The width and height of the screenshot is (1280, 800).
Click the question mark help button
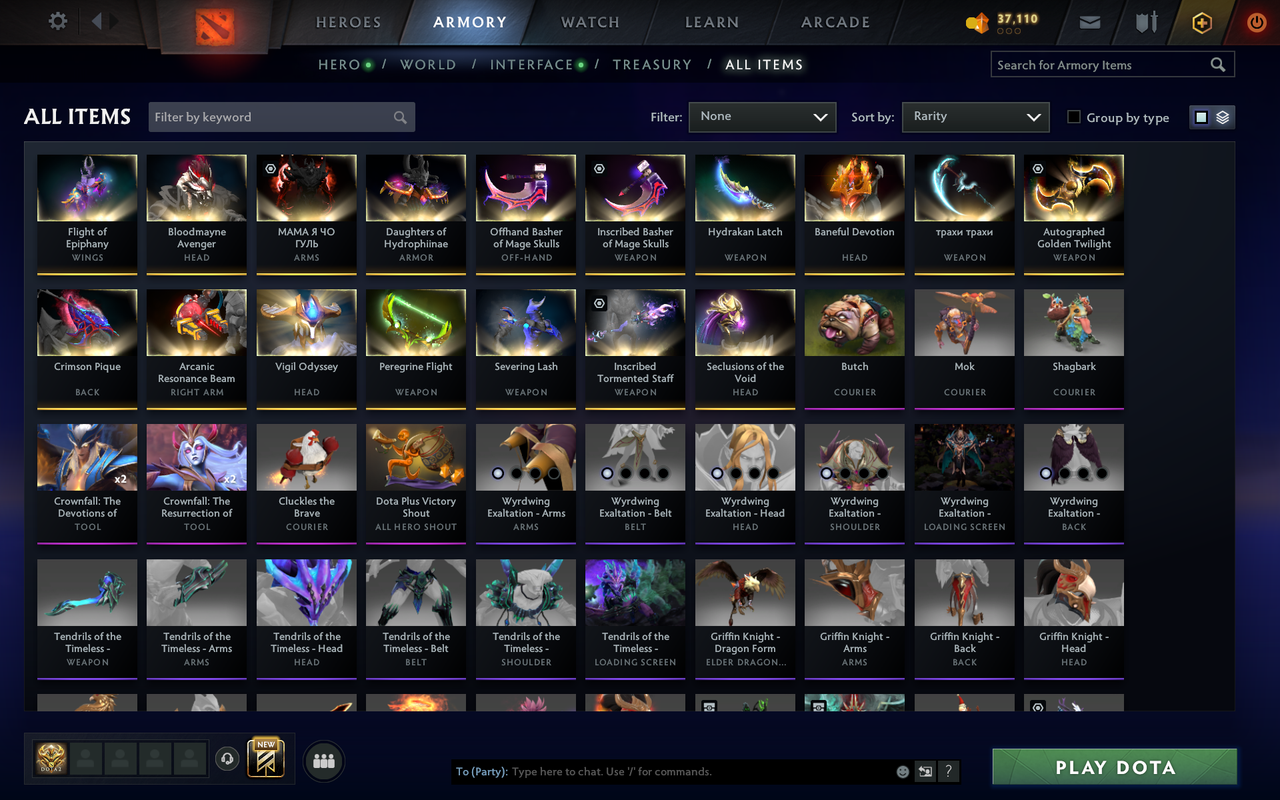[x=948, y=771]
